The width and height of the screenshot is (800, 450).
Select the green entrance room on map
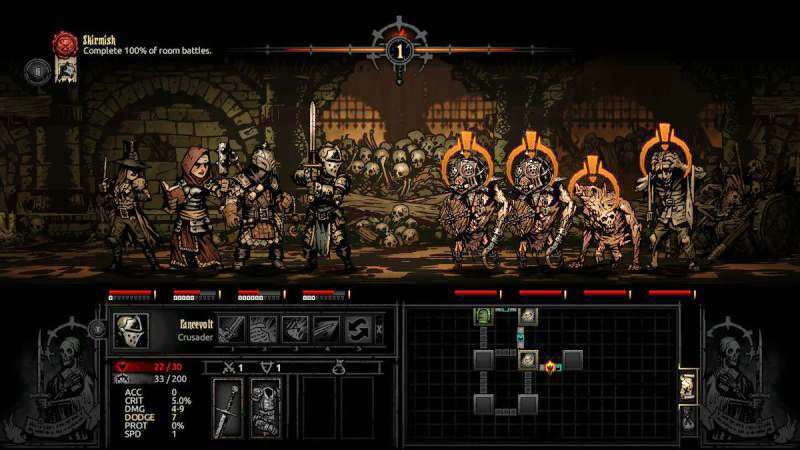(483, 317)
